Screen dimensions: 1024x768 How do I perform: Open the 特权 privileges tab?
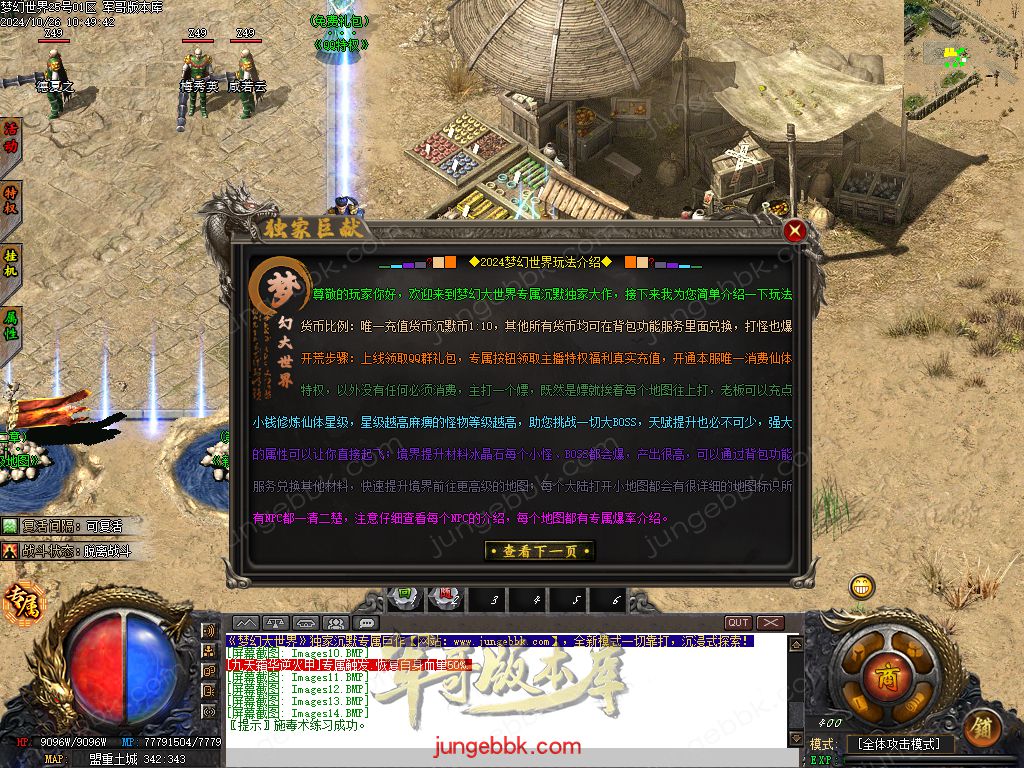pos(11,200)
